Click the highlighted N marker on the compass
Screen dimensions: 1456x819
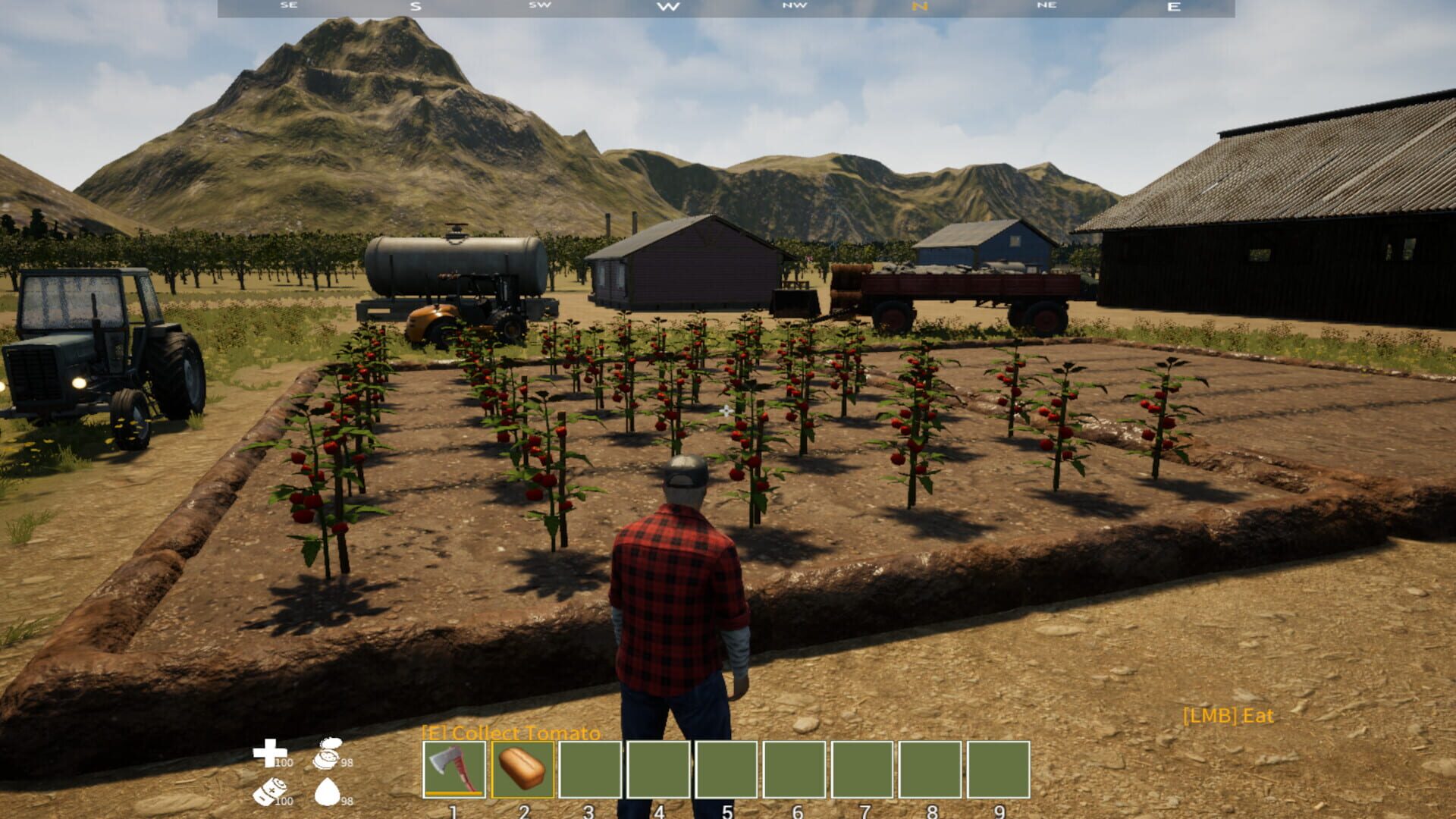pyautogui.click(x=919, y=7)
